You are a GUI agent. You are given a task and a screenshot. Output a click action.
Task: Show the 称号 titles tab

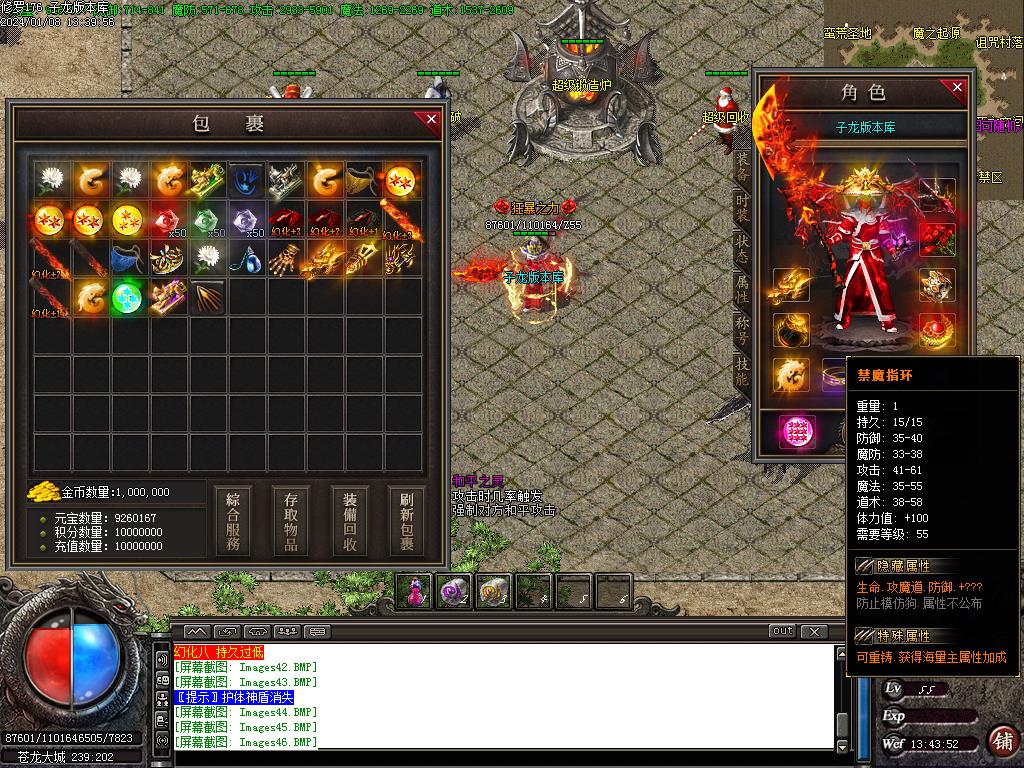tap(741, 332)
